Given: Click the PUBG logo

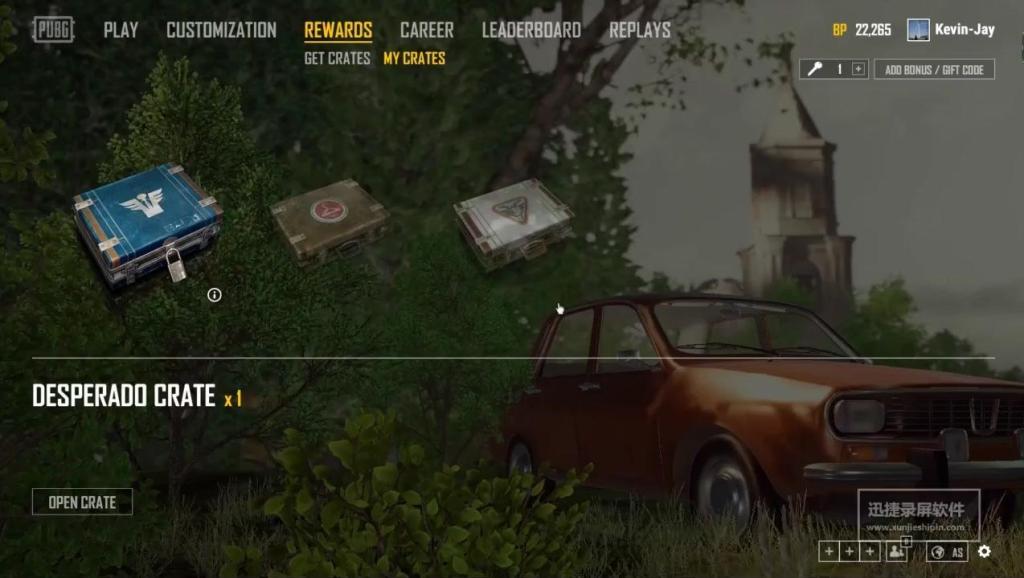Looking at the screenshot, I should (53, 30).
